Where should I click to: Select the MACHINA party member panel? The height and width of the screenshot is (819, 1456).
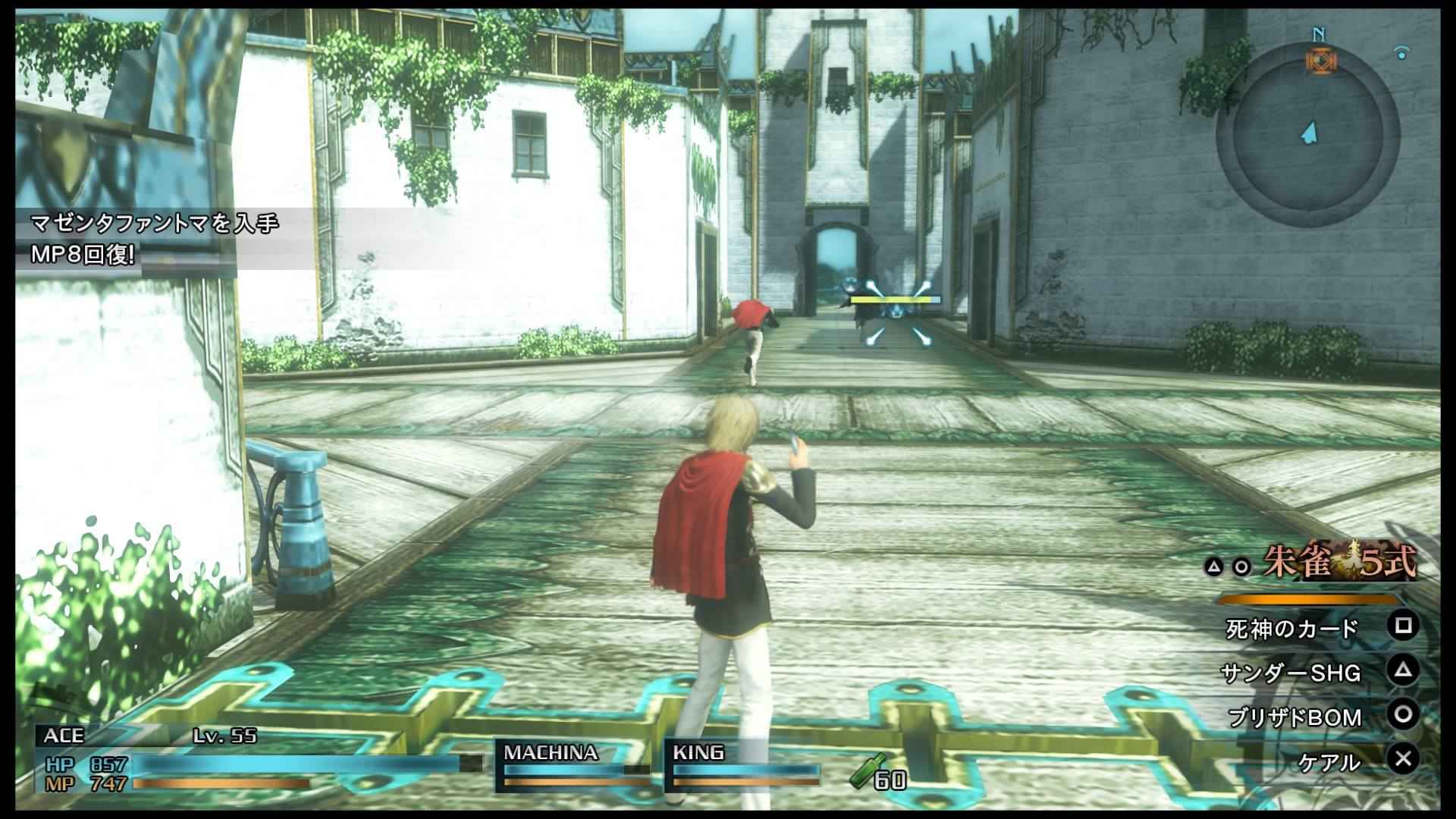(576, 767)
